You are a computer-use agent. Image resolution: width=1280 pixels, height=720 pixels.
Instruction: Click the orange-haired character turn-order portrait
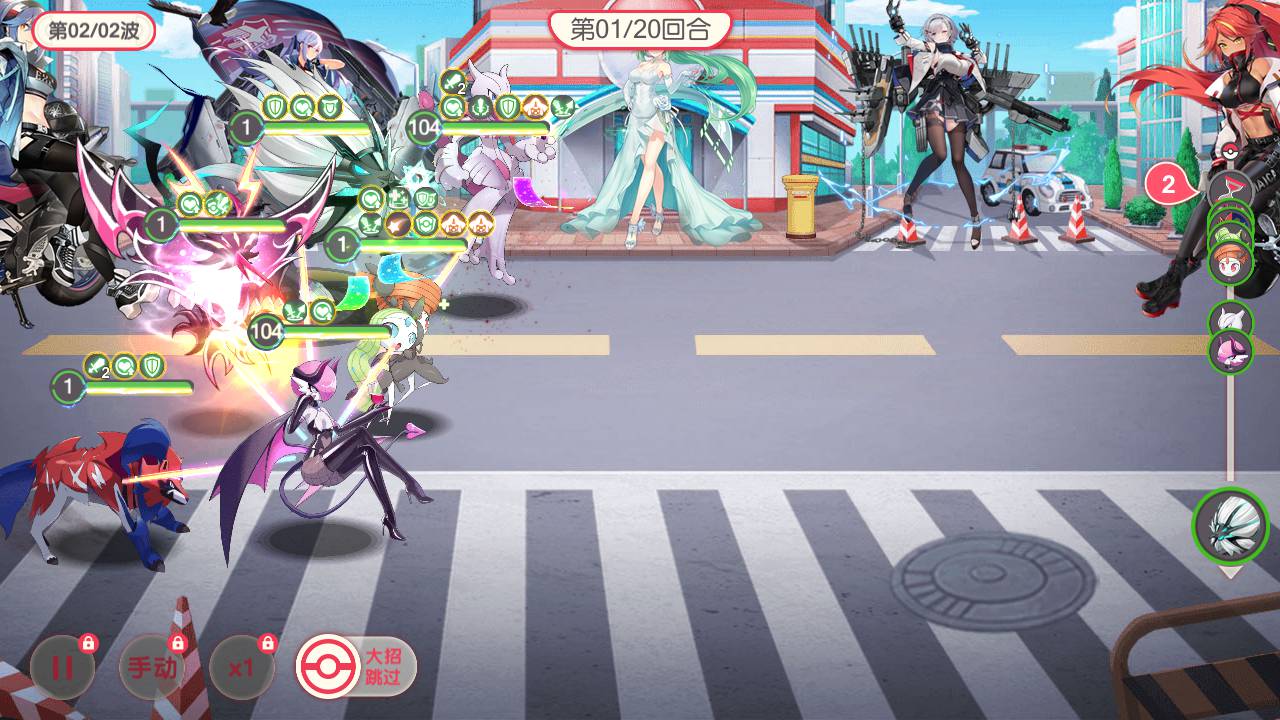(x=1230, y=262)
